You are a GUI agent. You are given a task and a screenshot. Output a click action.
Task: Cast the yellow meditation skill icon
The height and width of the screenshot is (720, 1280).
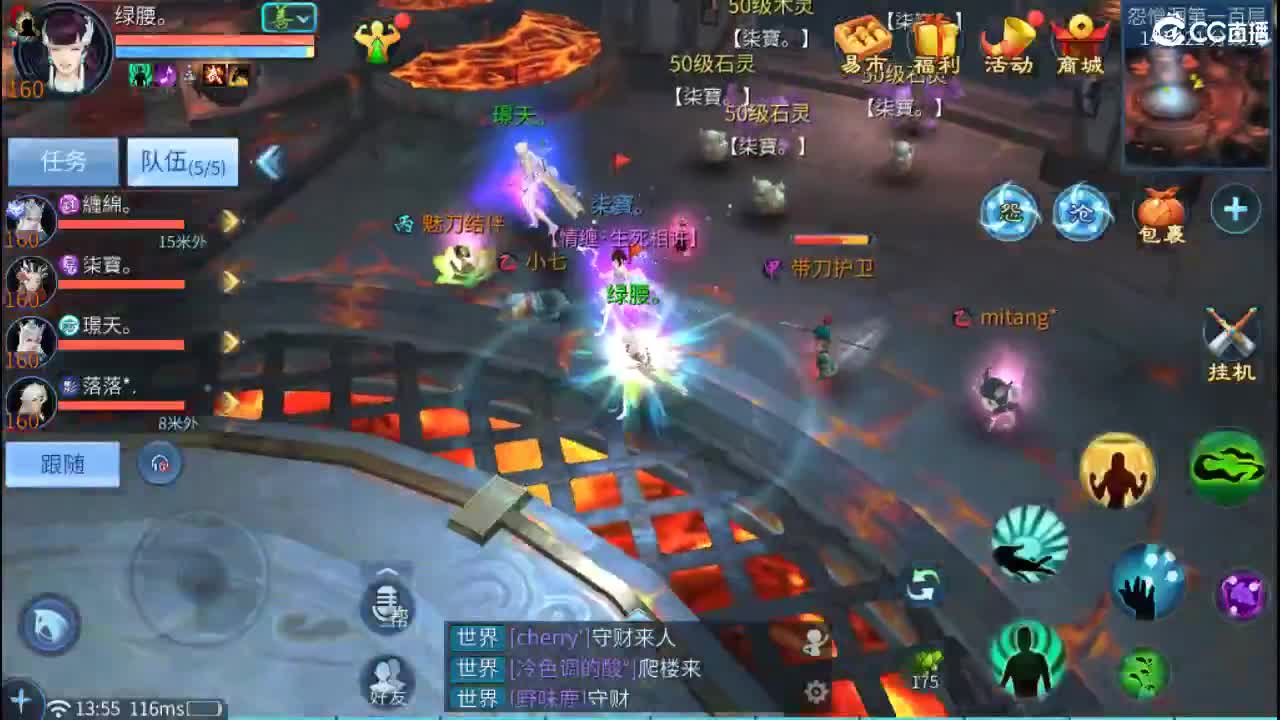[x=1117, y=469]
